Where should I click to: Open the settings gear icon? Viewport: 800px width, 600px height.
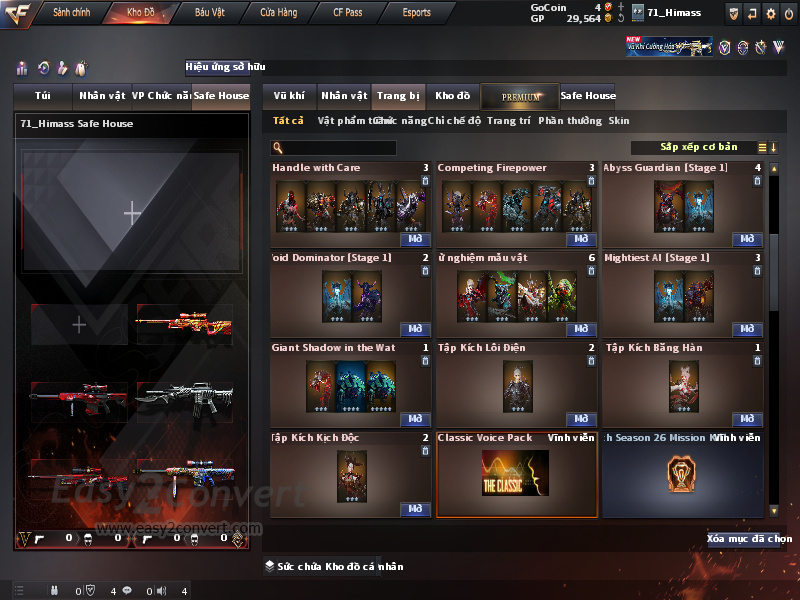770,13
